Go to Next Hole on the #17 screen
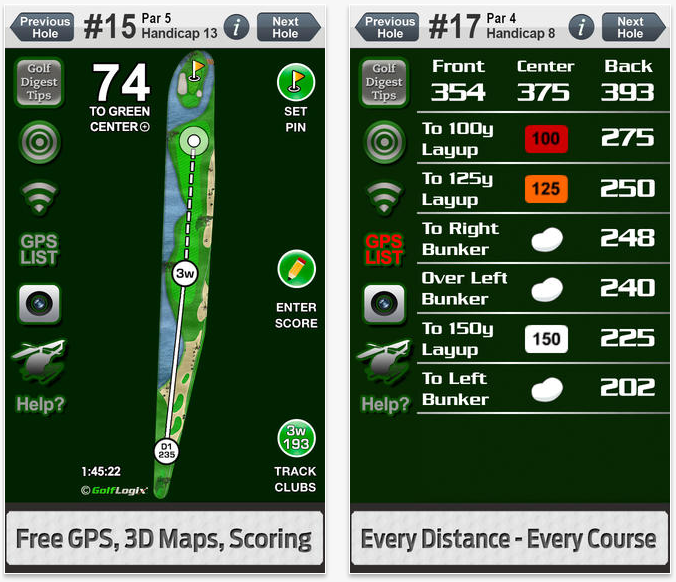Screen dimensions: 676x582 [x=630, y=27]
